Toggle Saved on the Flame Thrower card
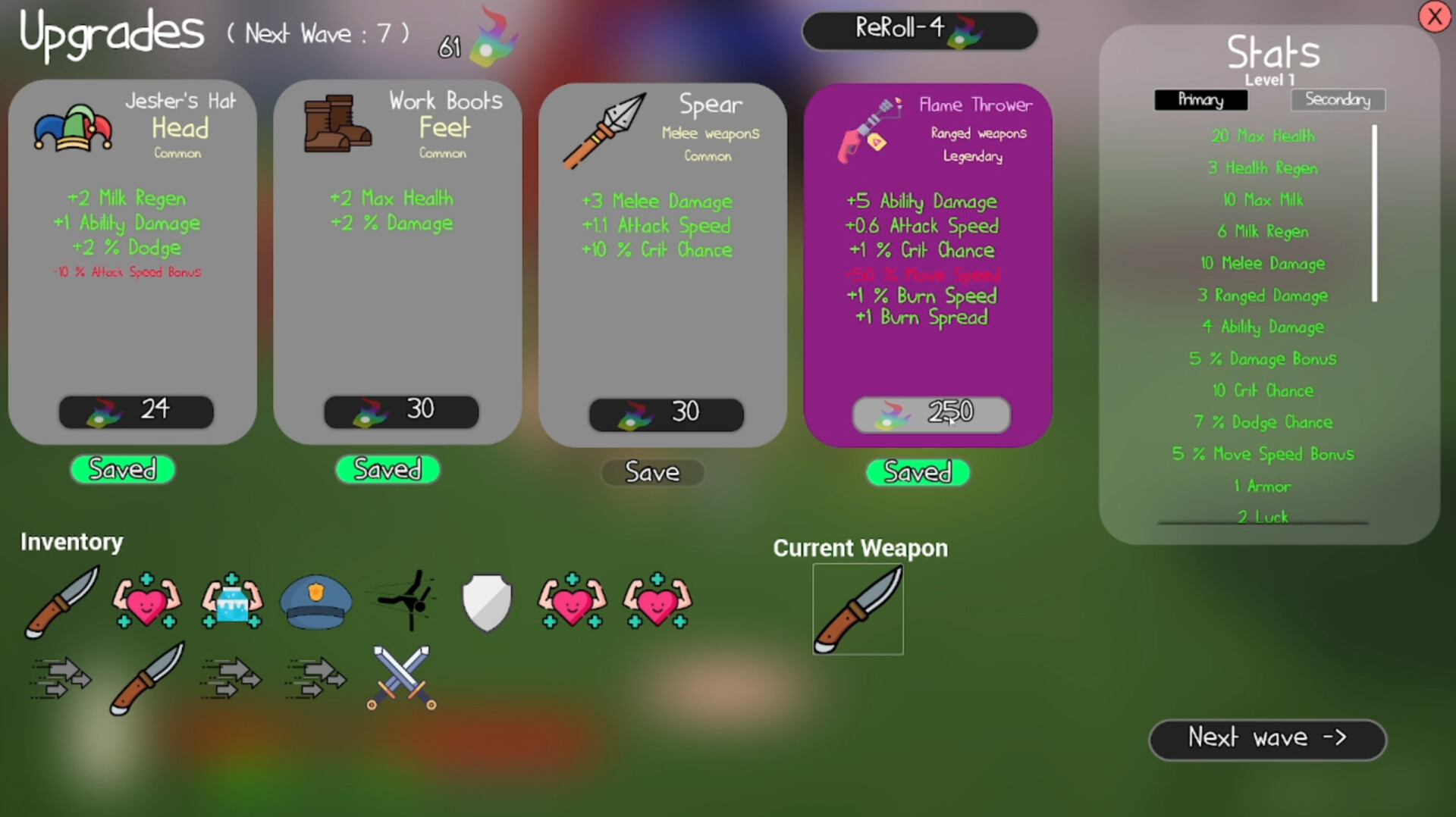The width and height of the screenshot is (1456, 817). pos(918,473)
